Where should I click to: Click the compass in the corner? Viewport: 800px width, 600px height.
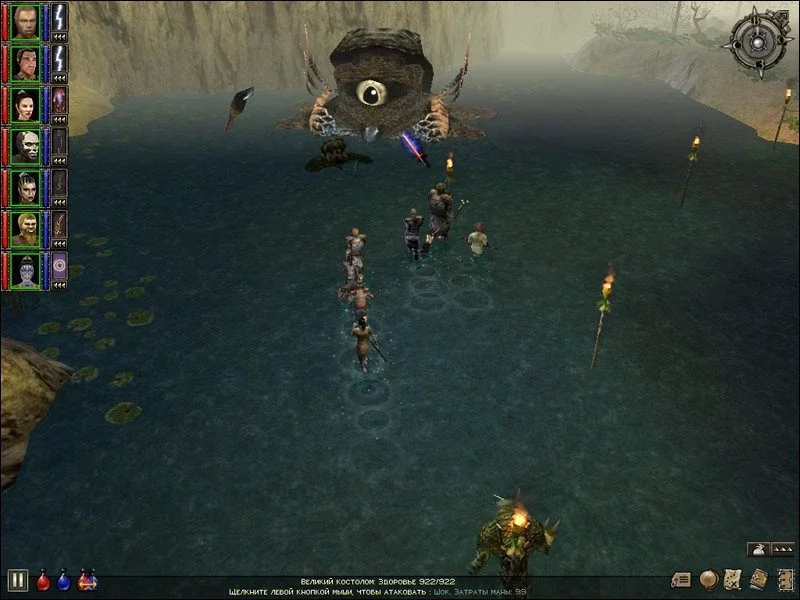pos(760,40)
